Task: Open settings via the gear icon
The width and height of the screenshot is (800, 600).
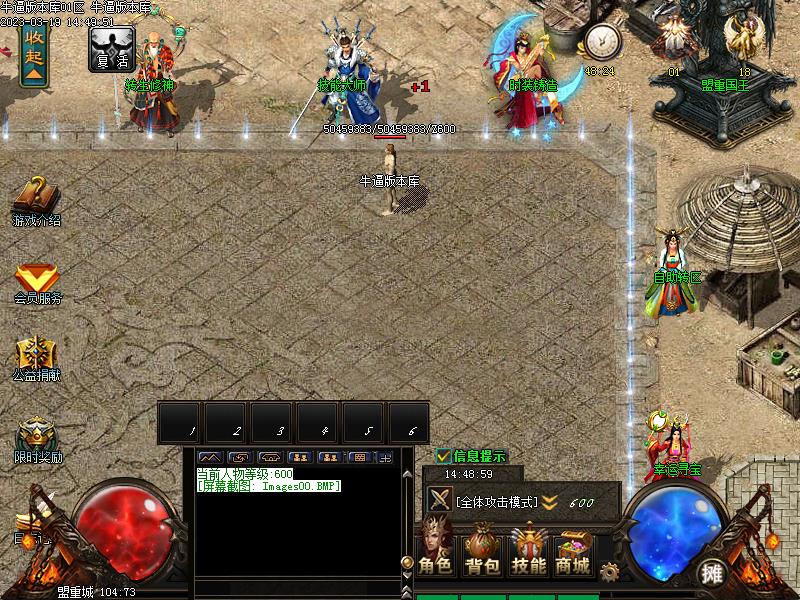Action: [x=608, y=572]
